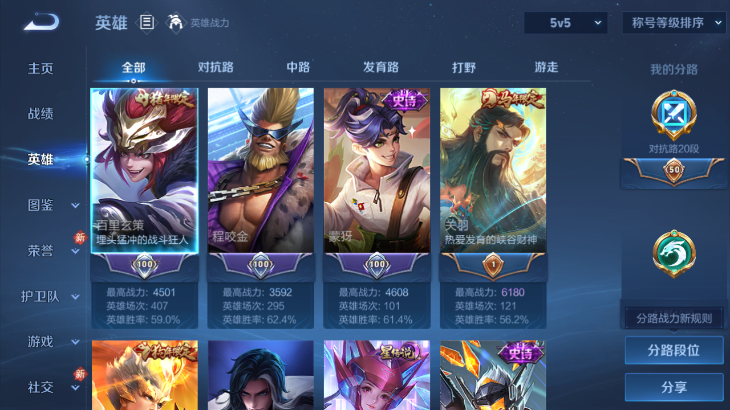Switch to the 对抗路 tab
730x410 pixels.
(216, 67)
